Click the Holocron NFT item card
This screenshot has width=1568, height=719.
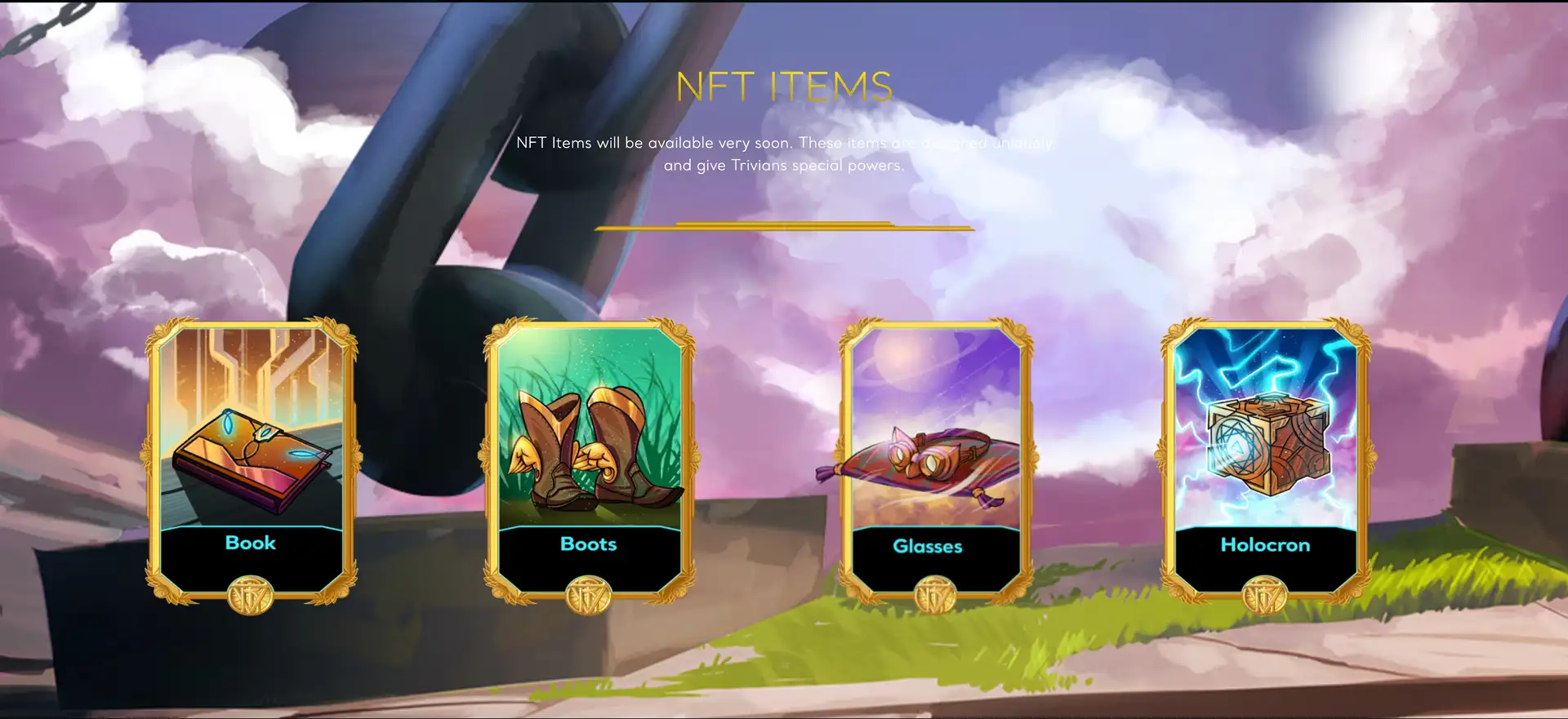tap(1265, 461)
